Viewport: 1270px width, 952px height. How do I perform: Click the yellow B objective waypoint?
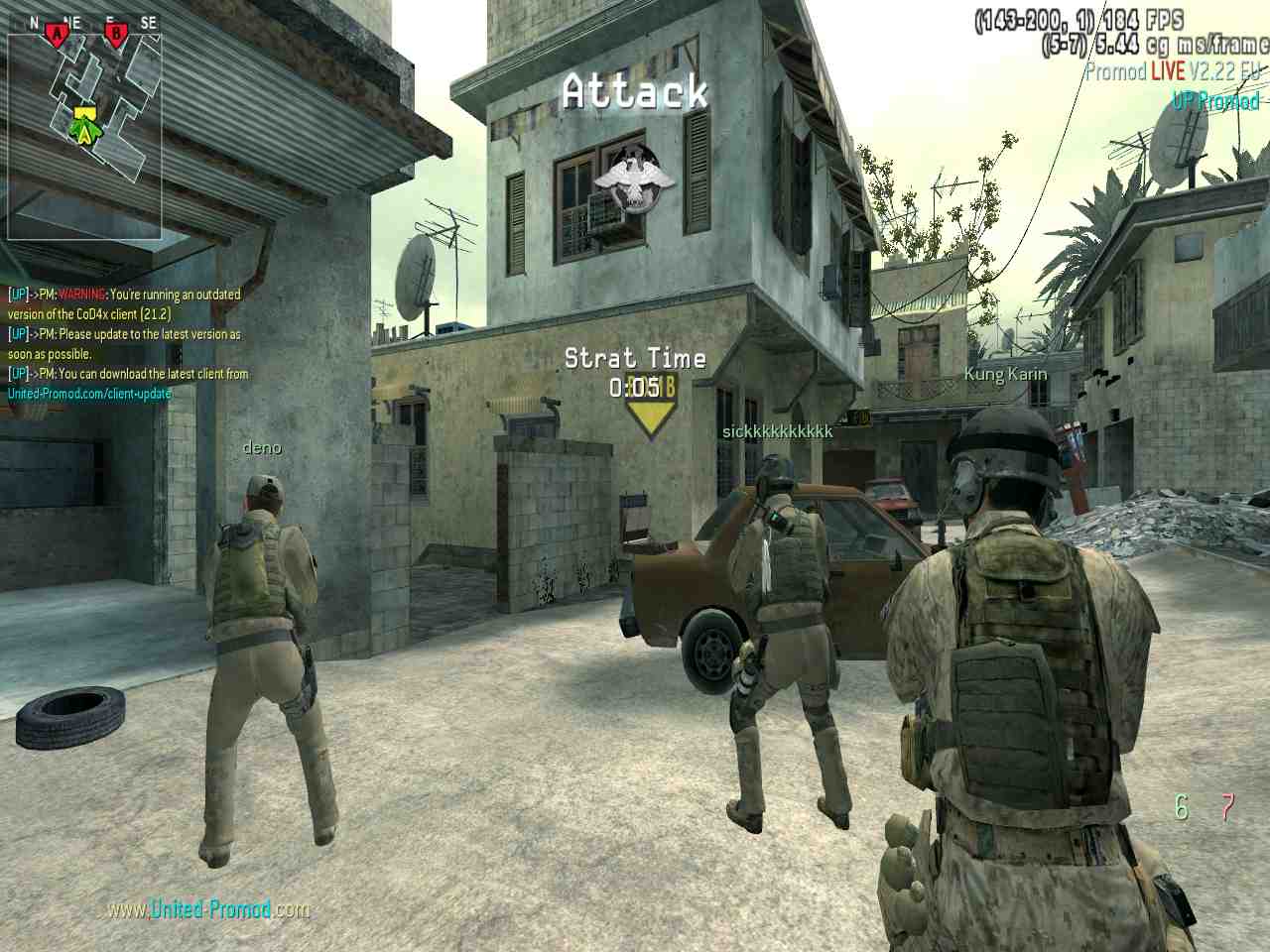coord(650,415)
